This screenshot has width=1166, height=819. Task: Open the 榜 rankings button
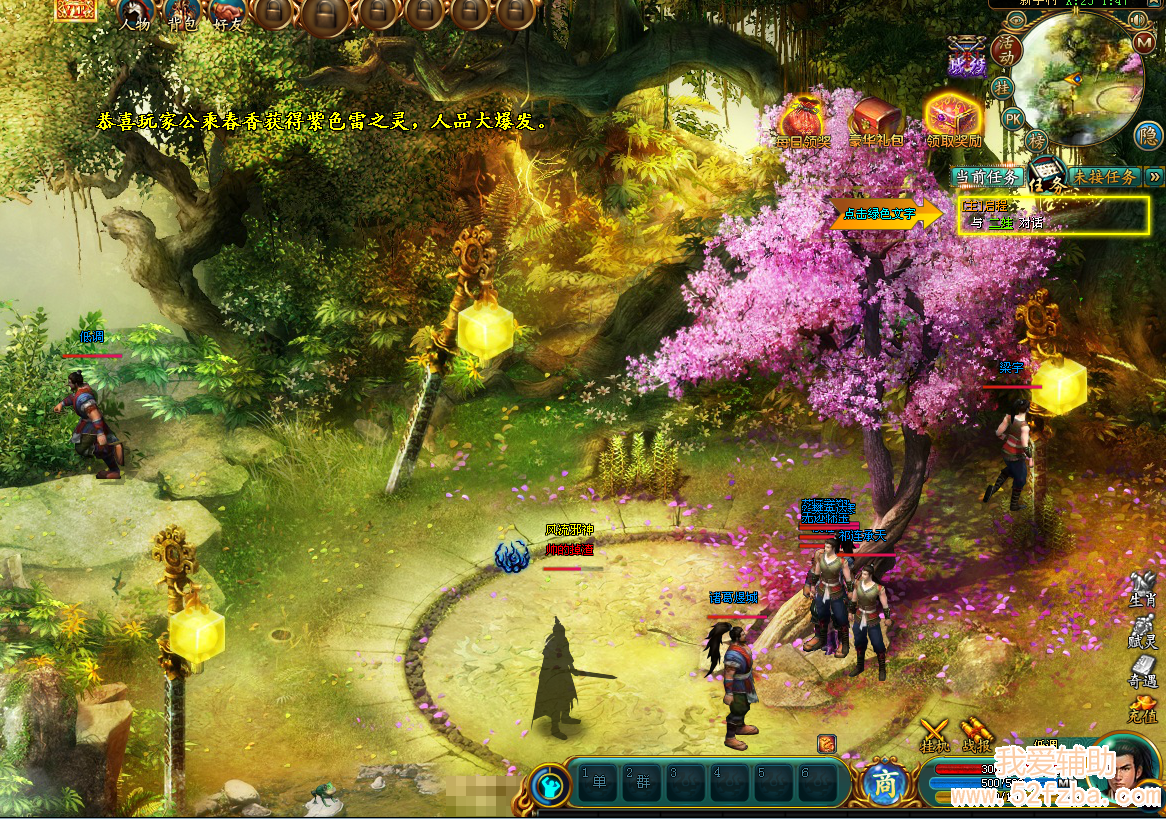[x=1038, y=139]
